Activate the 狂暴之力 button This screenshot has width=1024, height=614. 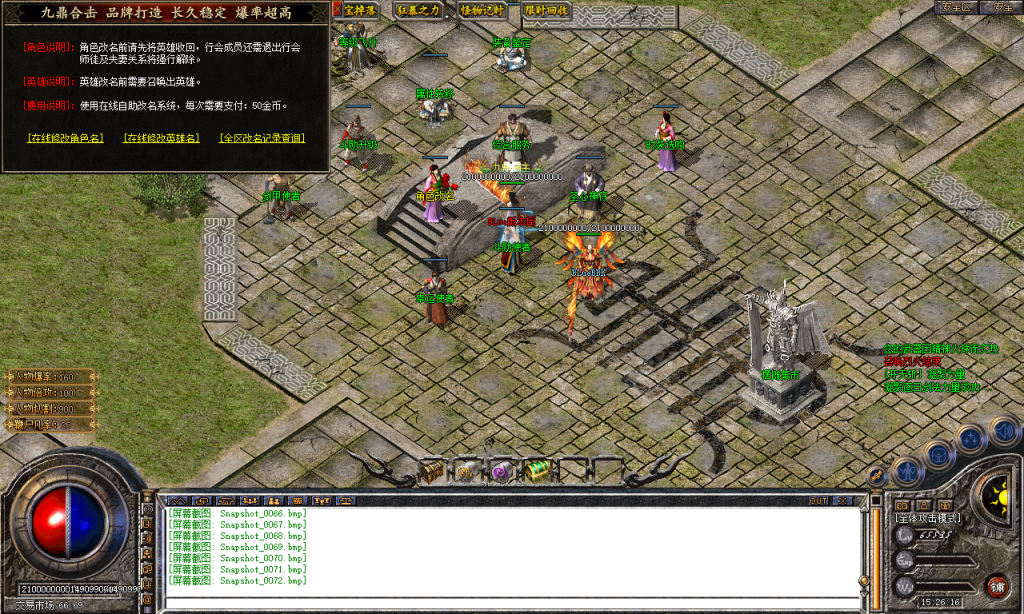point(419,10)
